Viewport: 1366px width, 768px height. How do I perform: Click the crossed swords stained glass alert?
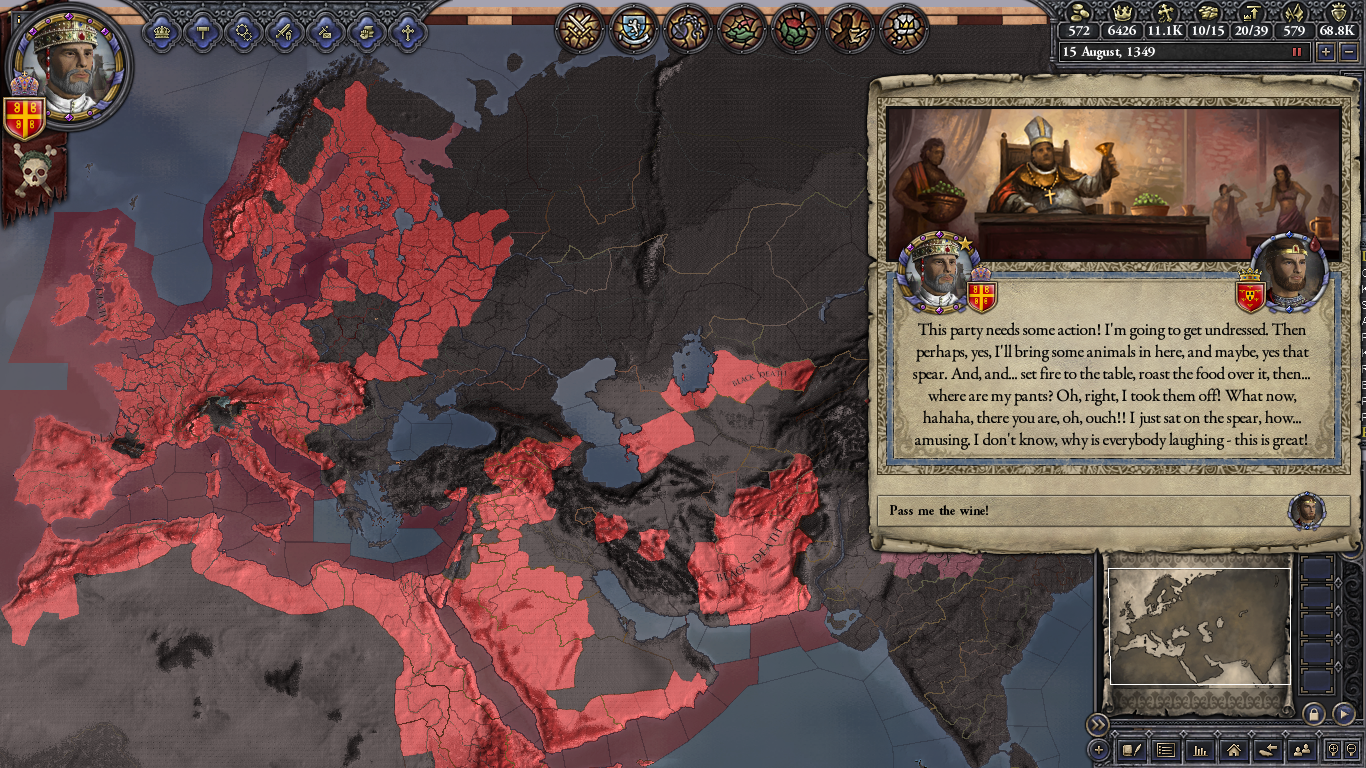(580, 28)
